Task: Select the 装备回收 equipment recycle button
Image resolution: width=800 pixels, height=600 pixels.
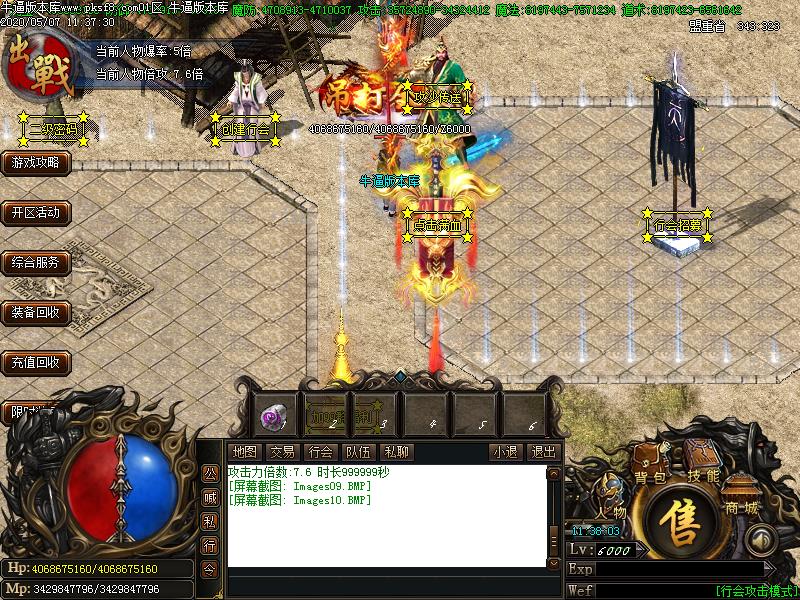Action: pyautogui.click(x=36, y=312)
